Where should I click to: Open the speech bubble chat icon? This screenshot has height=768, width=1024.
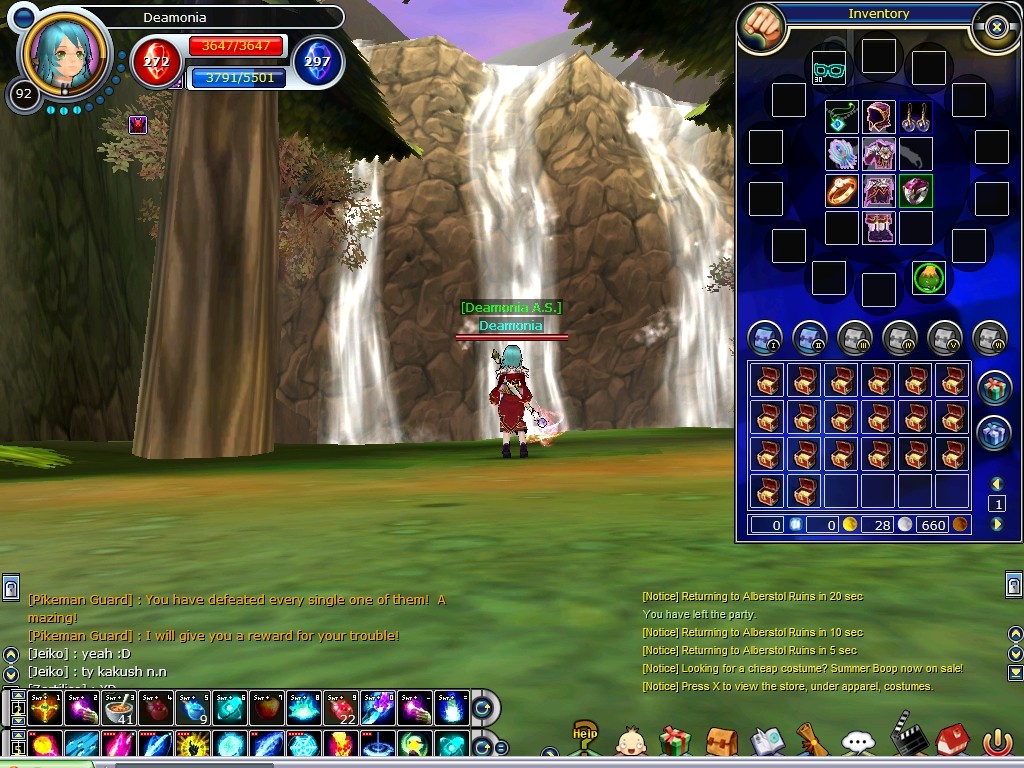(x=858, y=742)
